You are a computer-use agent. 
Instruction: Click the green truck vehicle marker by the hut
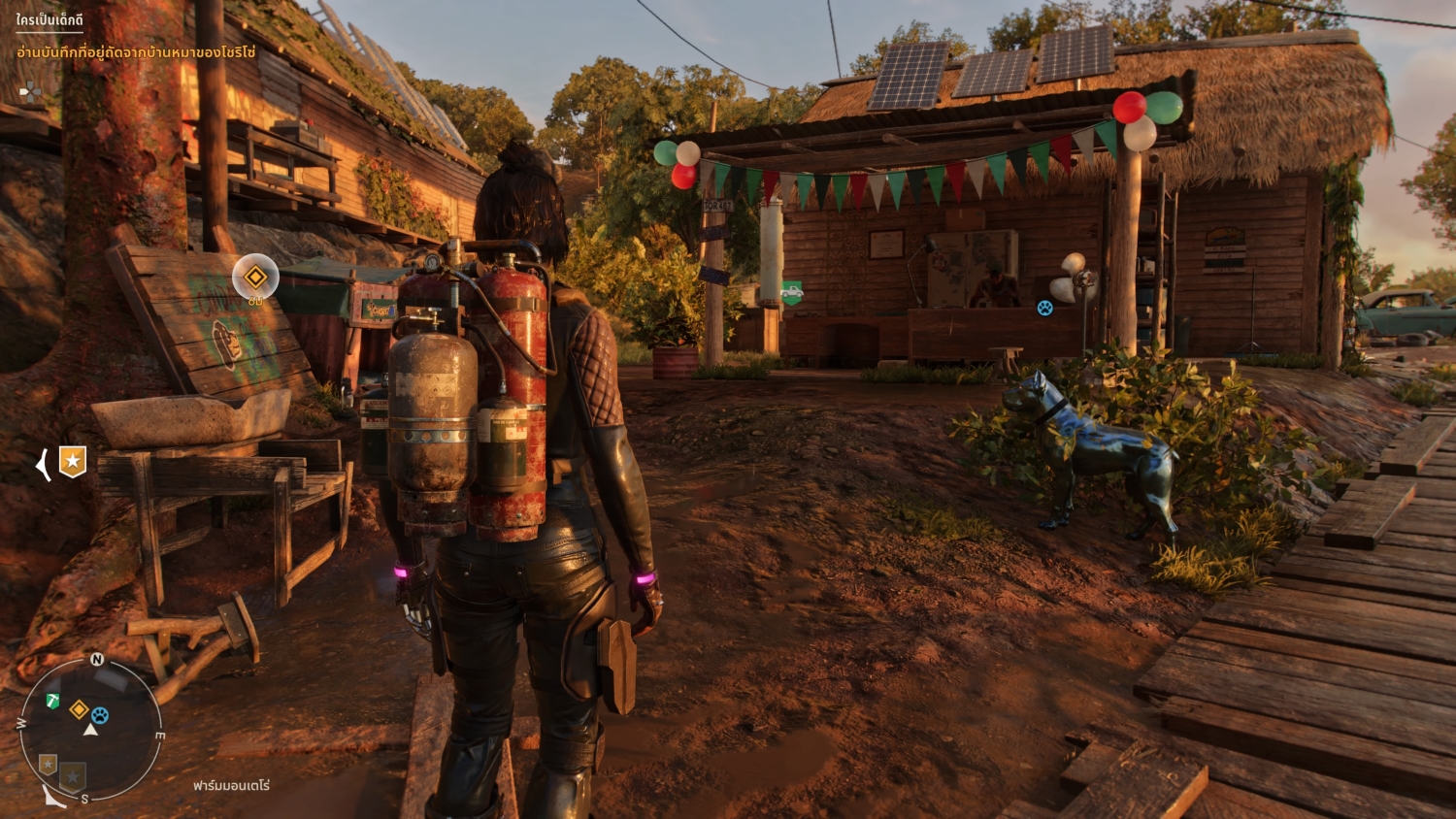pyautogui.click(x=792, y=291)
